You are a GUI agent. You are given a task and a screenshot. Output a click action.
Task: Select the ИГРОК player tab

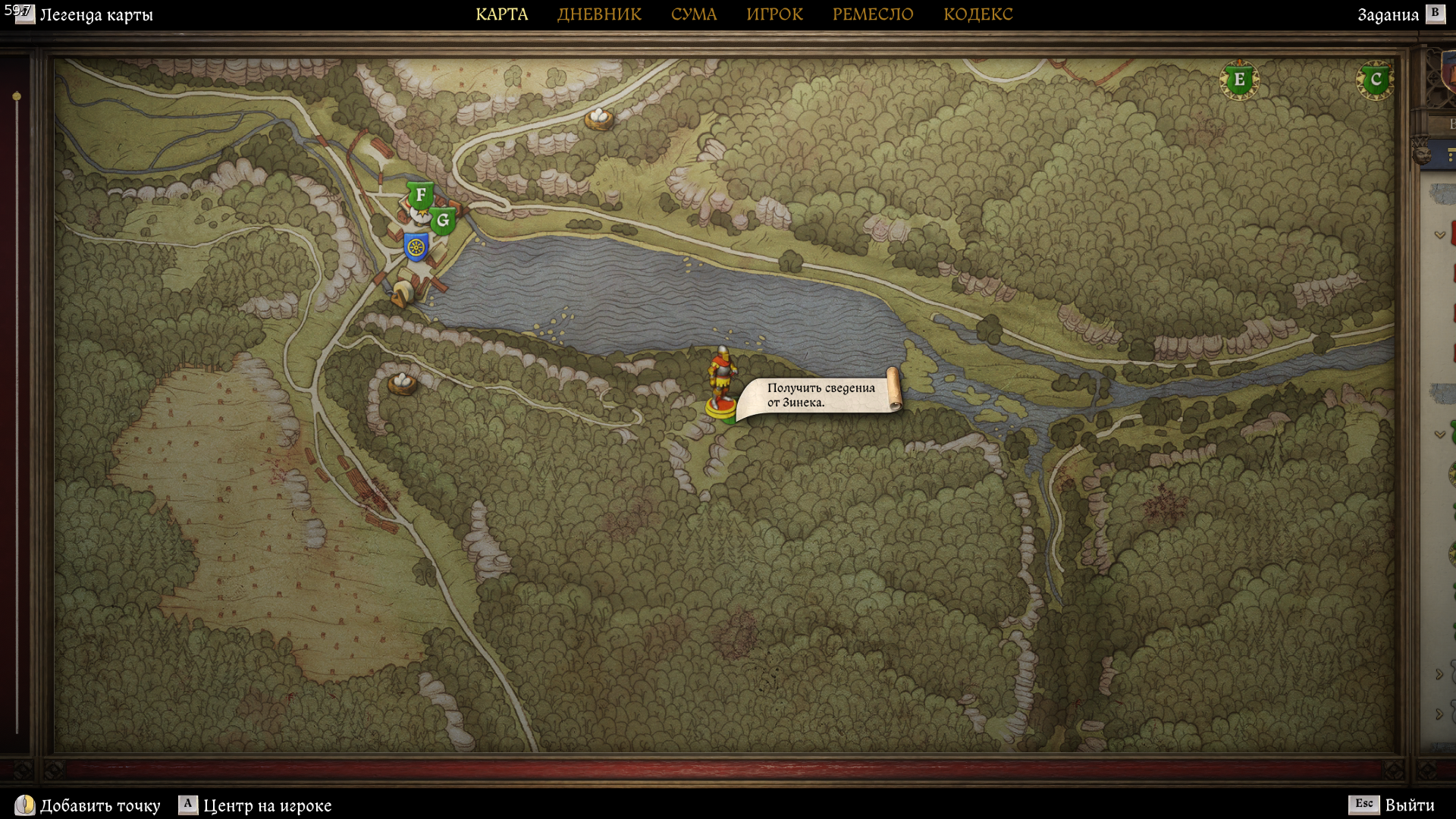point(774,14)
